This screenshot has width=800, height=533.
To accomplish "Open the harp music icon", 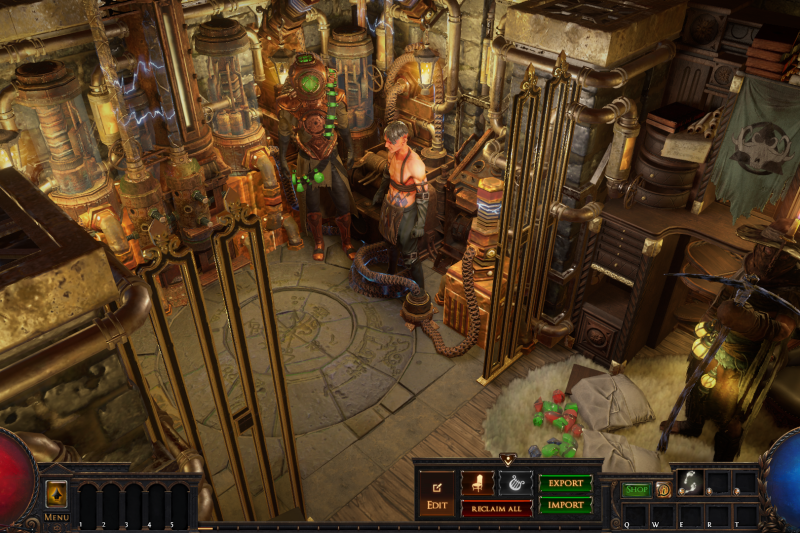I will [x=516, y=483].
